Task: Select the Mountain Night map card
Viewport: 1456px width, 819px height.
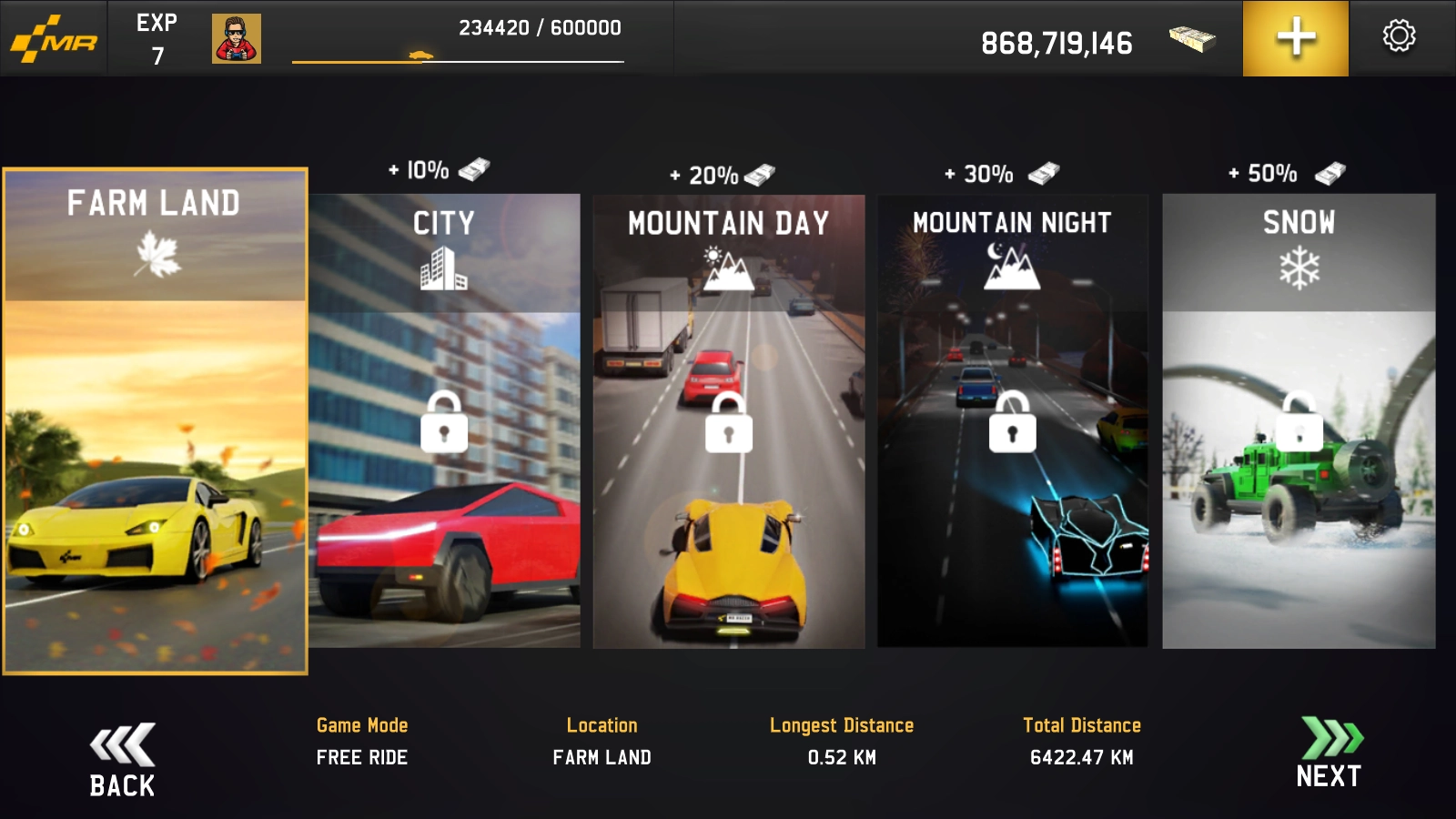Action: pyautogui.click(x=1012, y=420)
